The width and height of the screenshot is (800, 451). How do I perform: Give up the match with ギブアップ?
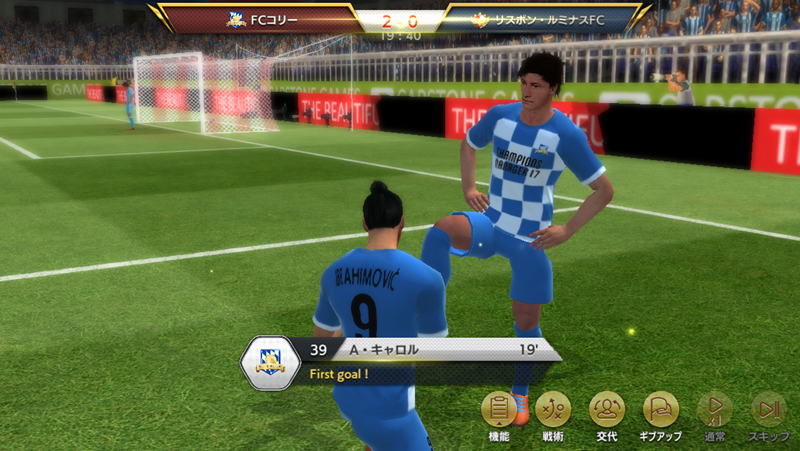click(x=660, y=410)
